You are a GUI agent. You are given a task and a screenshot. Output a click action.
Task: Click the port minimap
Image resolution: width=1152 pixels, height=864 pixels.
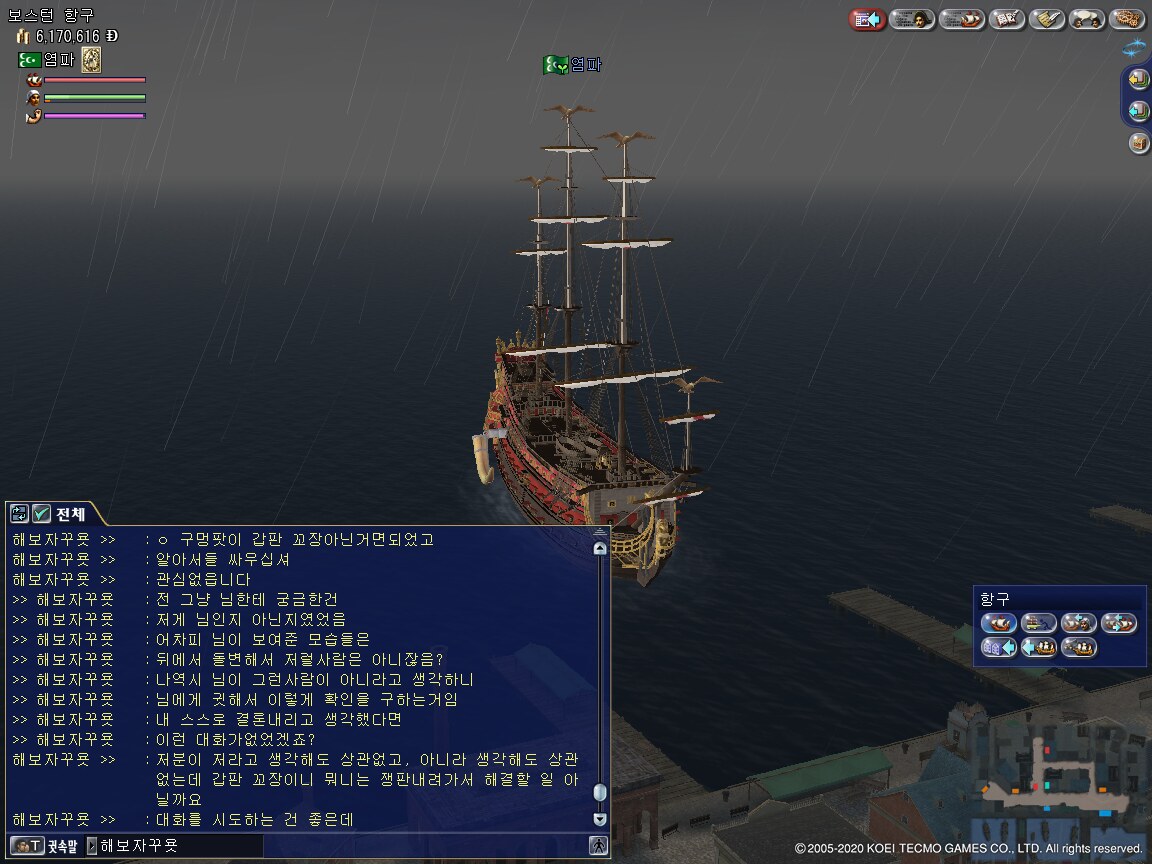1060,780
